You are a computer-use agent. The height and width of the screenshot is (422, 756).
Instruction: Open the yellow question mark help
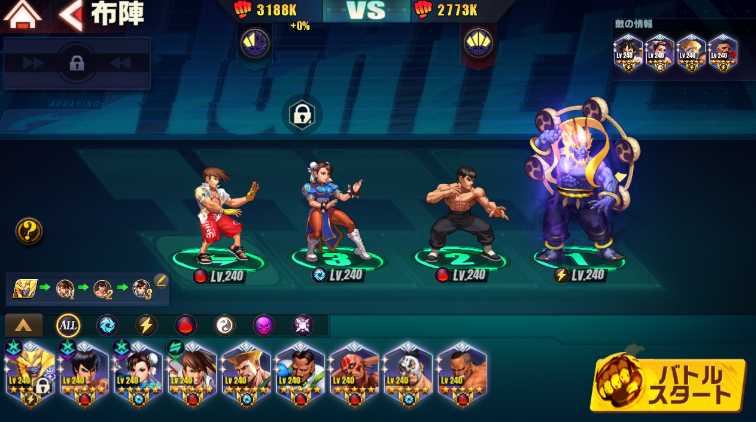tap(29, 232)
